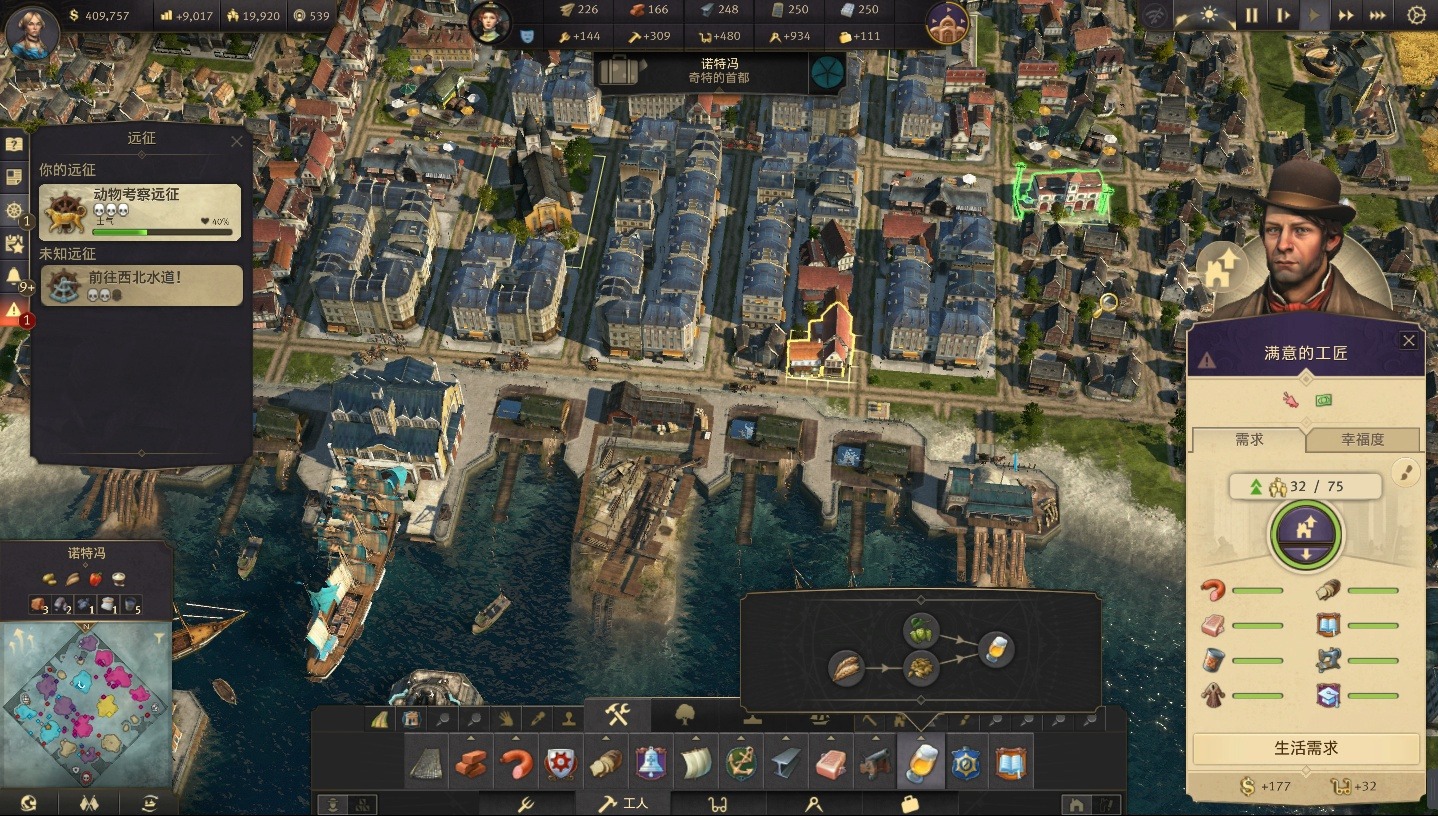Switch to the 幸福度 happiness tab

point(1362,440)
